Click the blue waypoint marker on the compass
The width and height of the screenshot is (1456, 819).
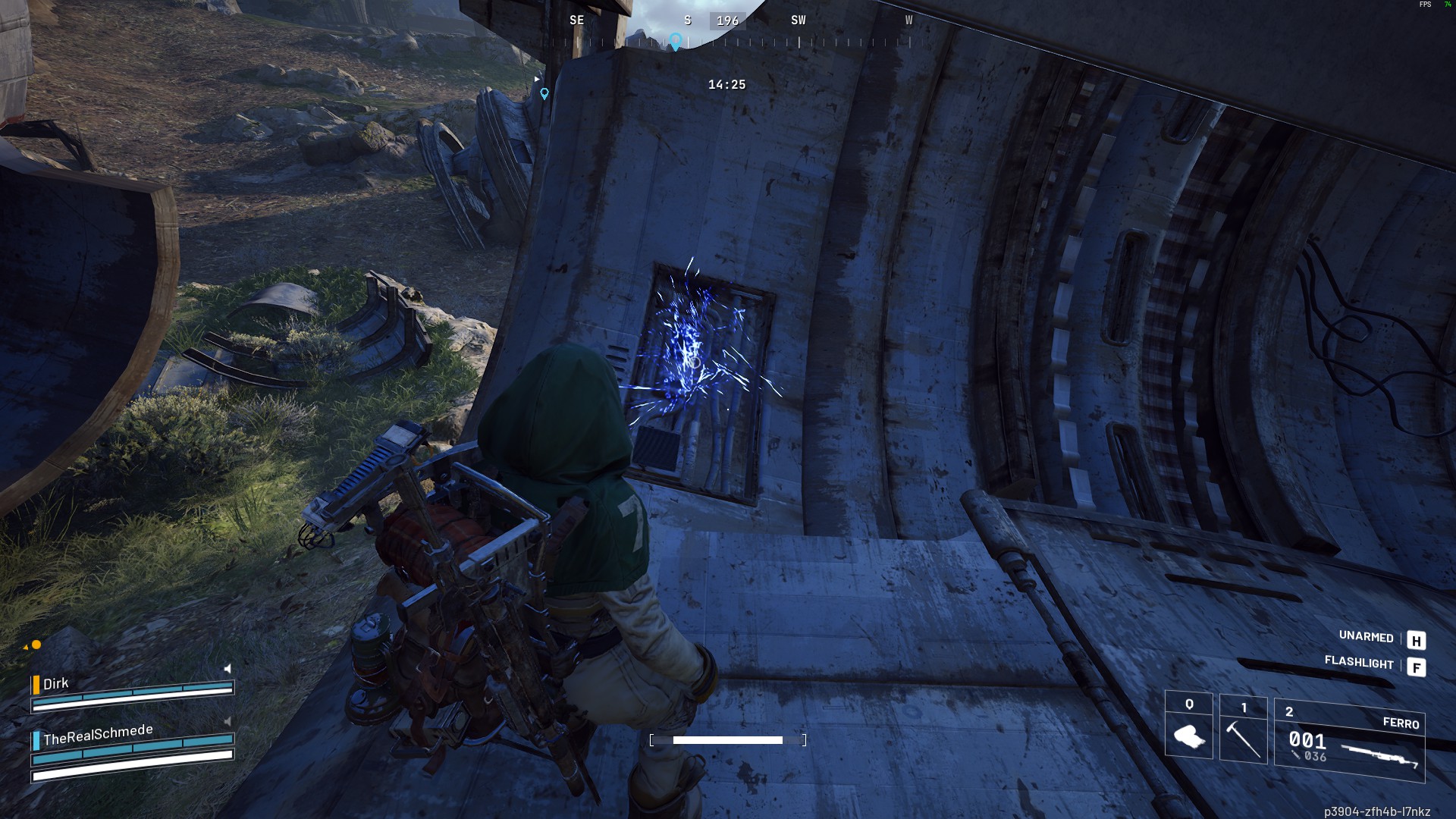click(675, 41)
